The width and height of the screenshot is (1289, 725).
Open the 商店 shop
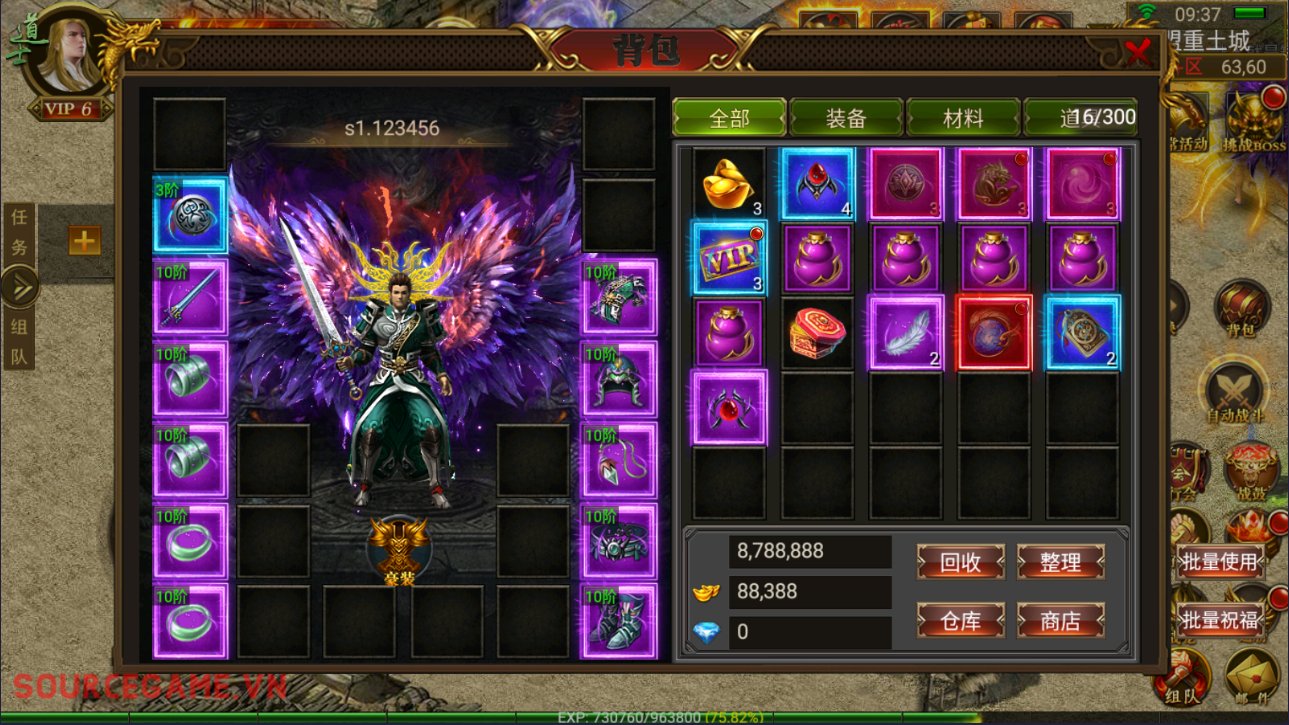click(x=1060, y=621)
